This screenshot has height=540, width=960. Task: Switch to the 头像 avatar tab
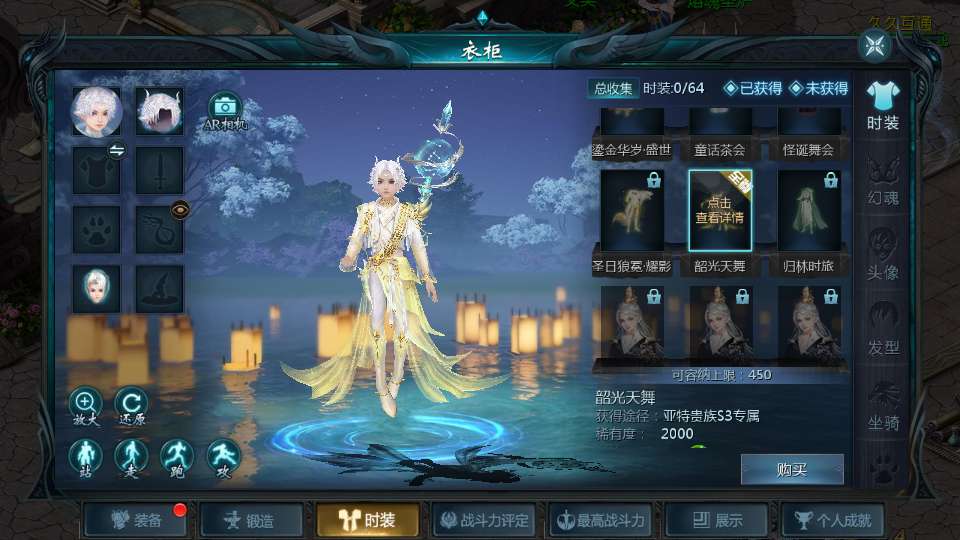(x=883, y=255)
